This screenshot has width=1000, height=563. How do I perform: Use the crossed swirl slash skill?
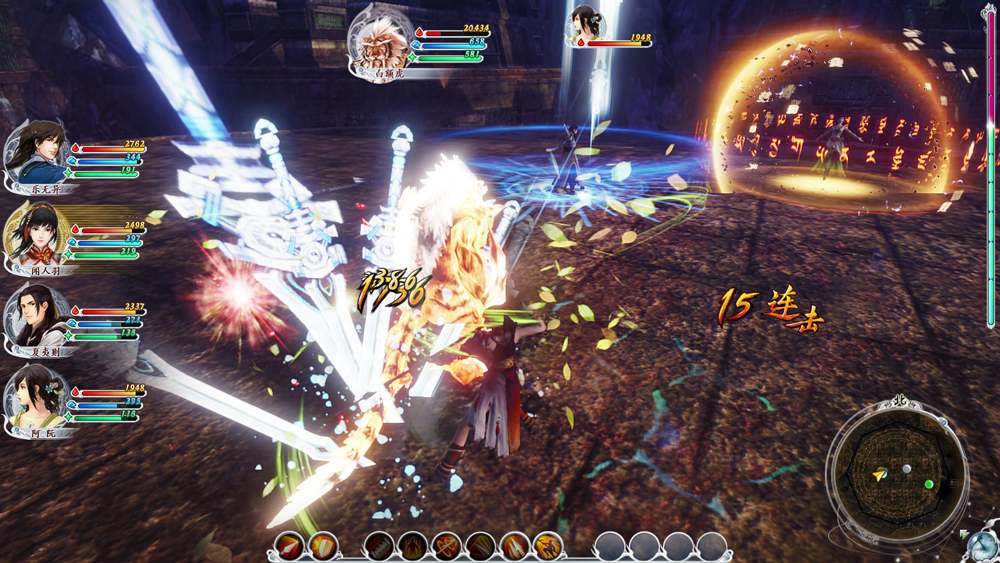(446, 546)
